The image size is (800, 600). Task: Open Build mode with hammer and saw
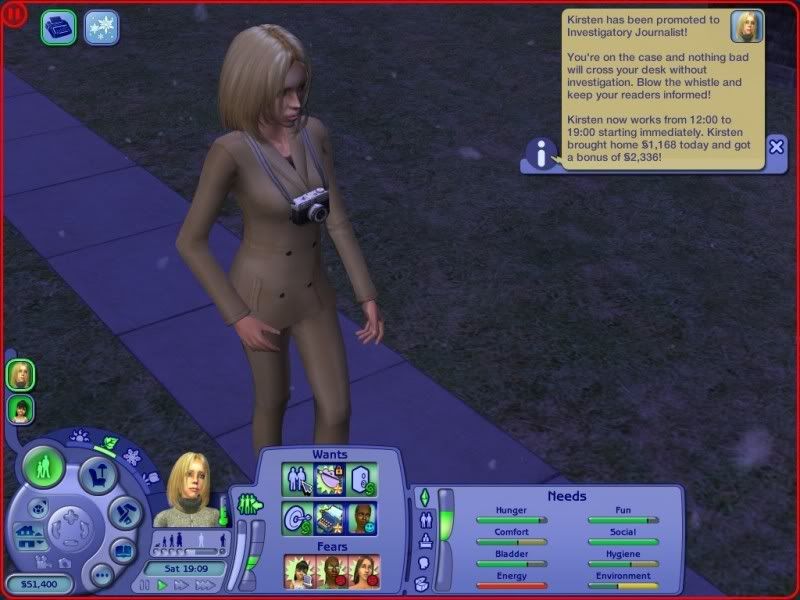click(125, 513)
